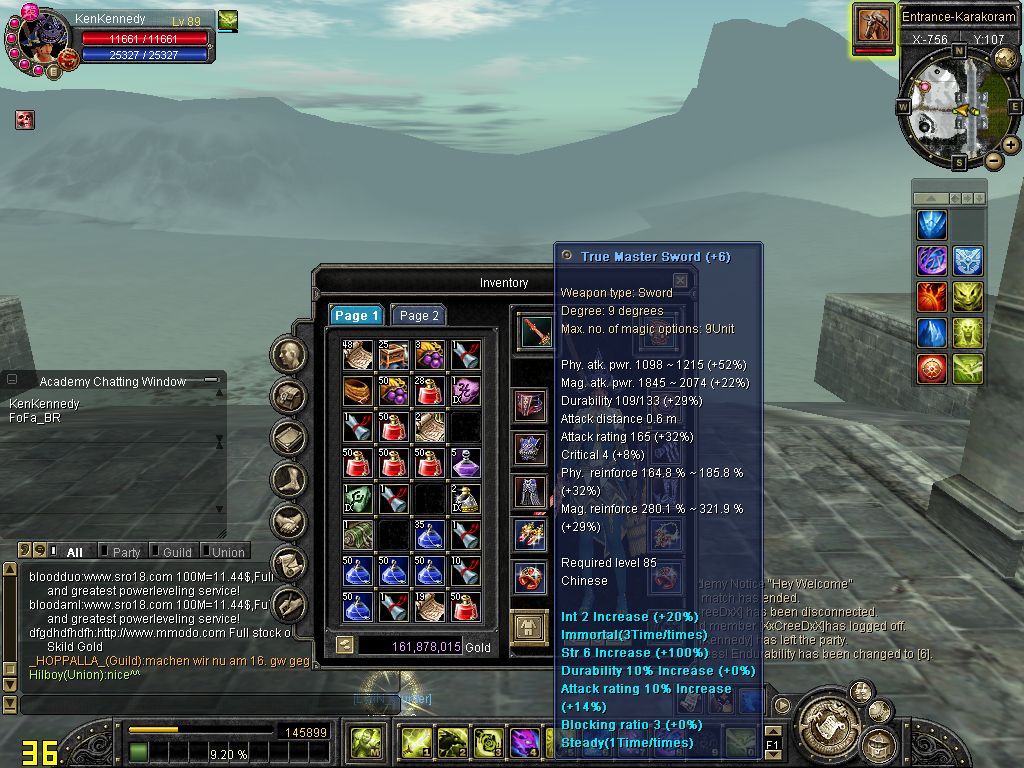
Task: Open the character head side button
Action: click(289, 354)
